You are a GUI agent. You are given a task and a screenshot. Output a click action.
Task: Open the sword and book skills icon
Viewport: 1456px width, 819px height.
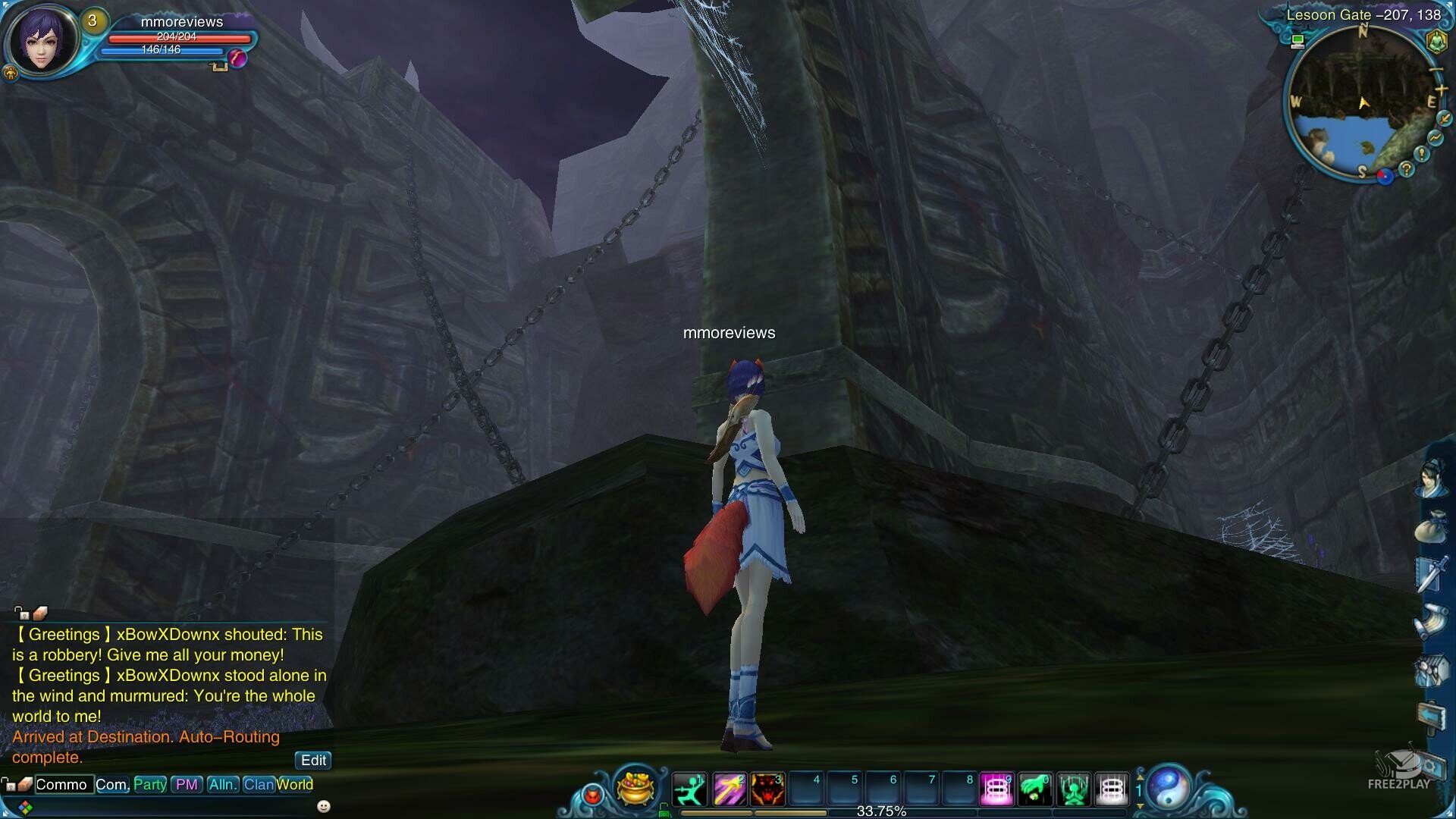pos(1431,574)
